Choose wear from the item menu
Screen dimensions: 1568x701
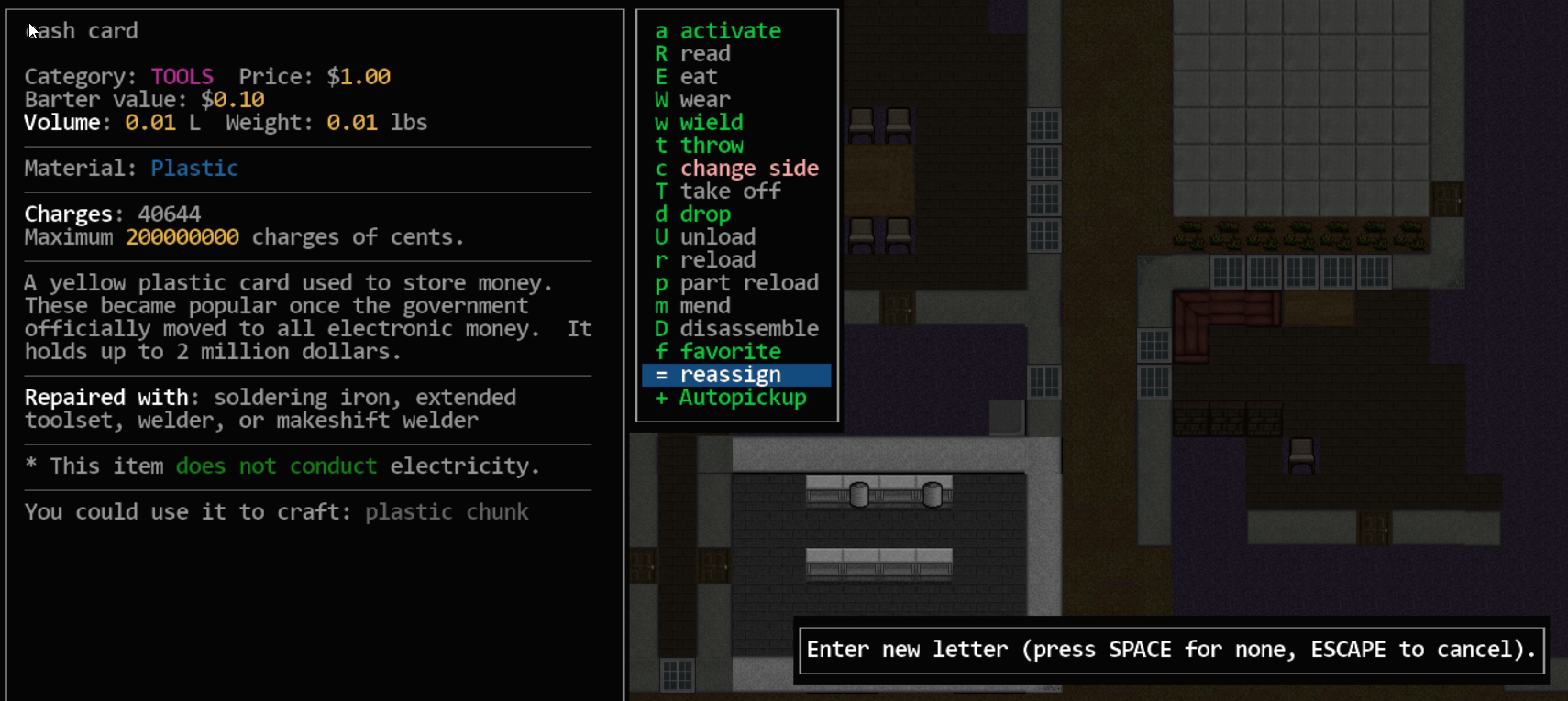(x=704, y=100)
